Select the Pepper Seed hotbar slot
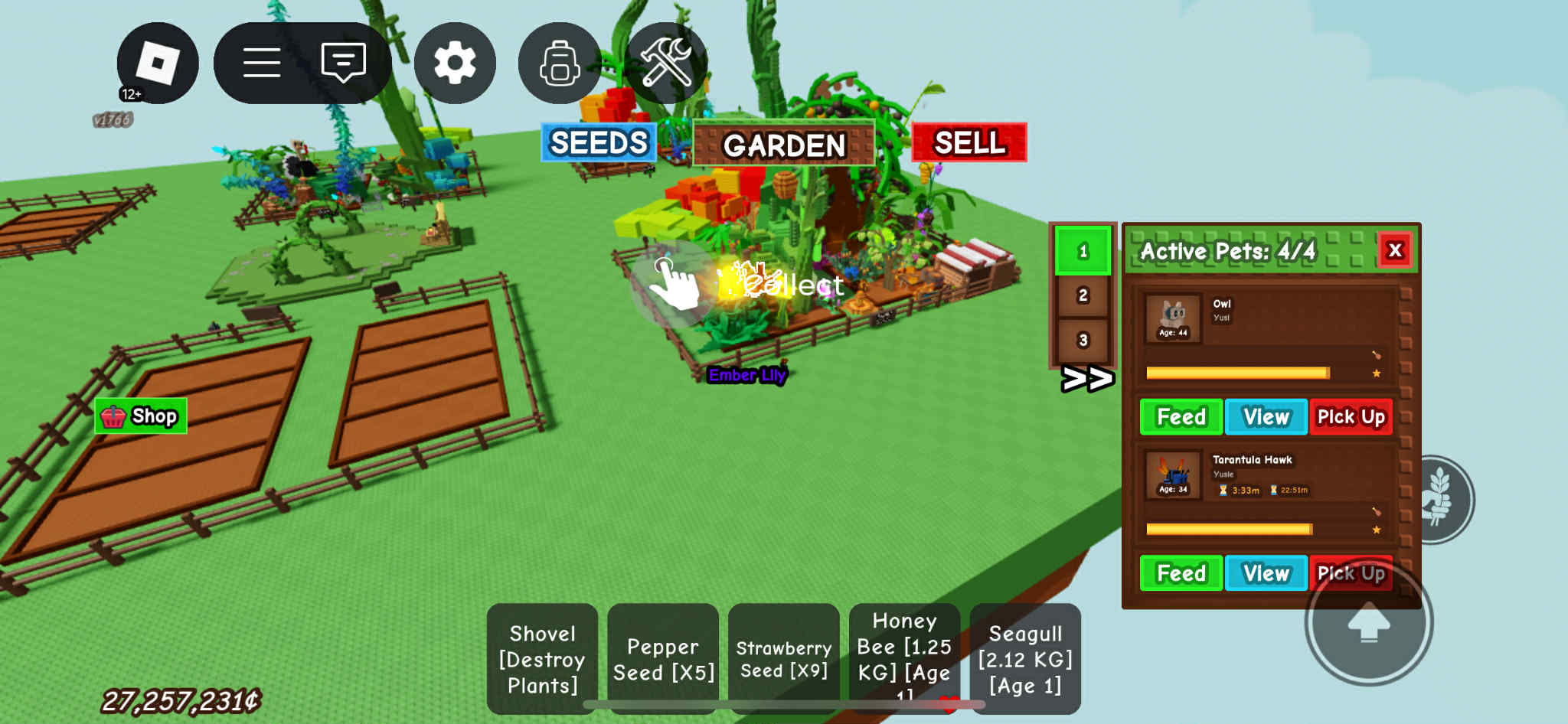This screenshot has width=1568, height=724. point(663,659)
